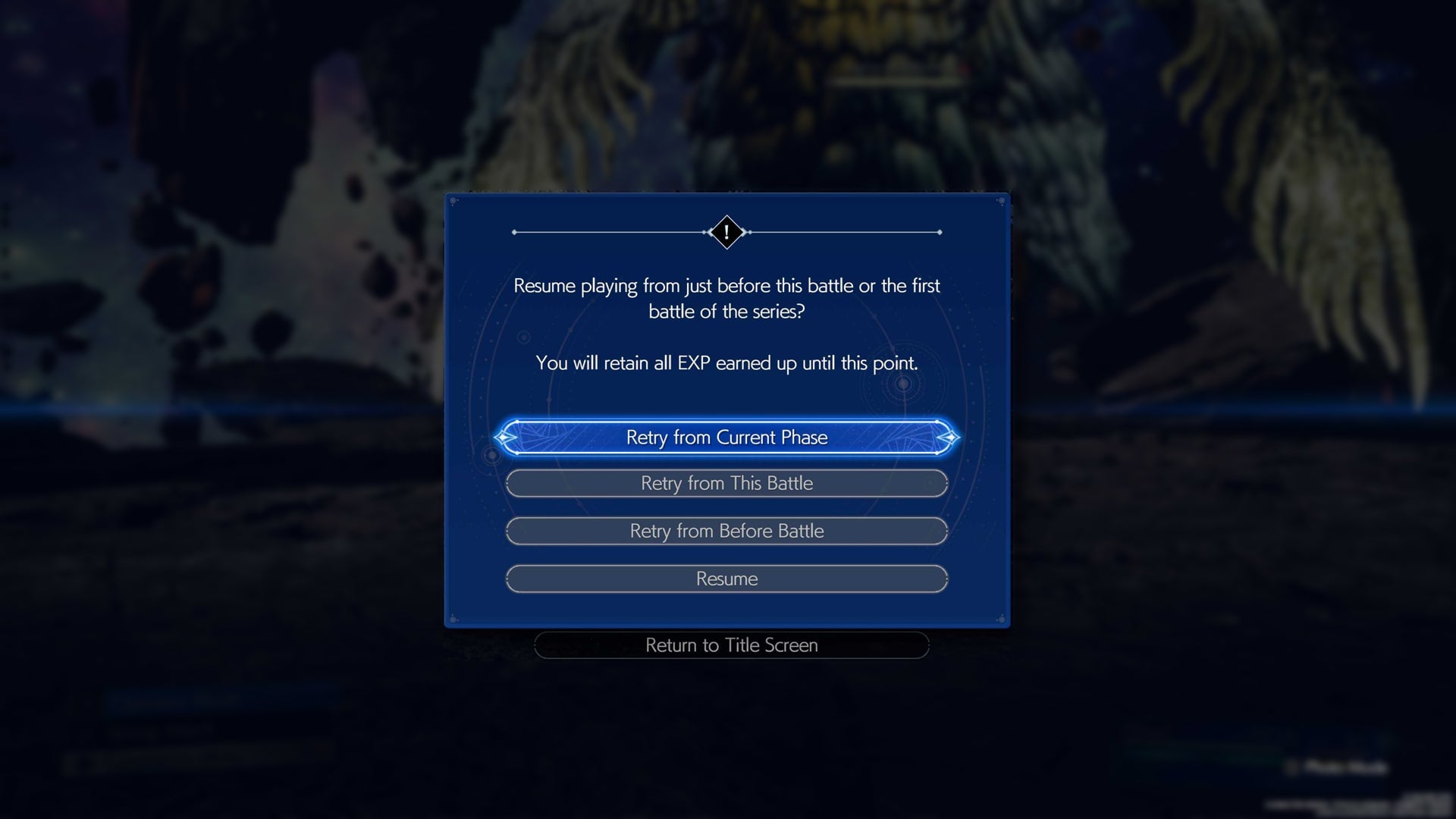Click the bottom-left corner ornament of the dialog
1456x819 pixels.
pyautogui.click(x=453, y=618)
